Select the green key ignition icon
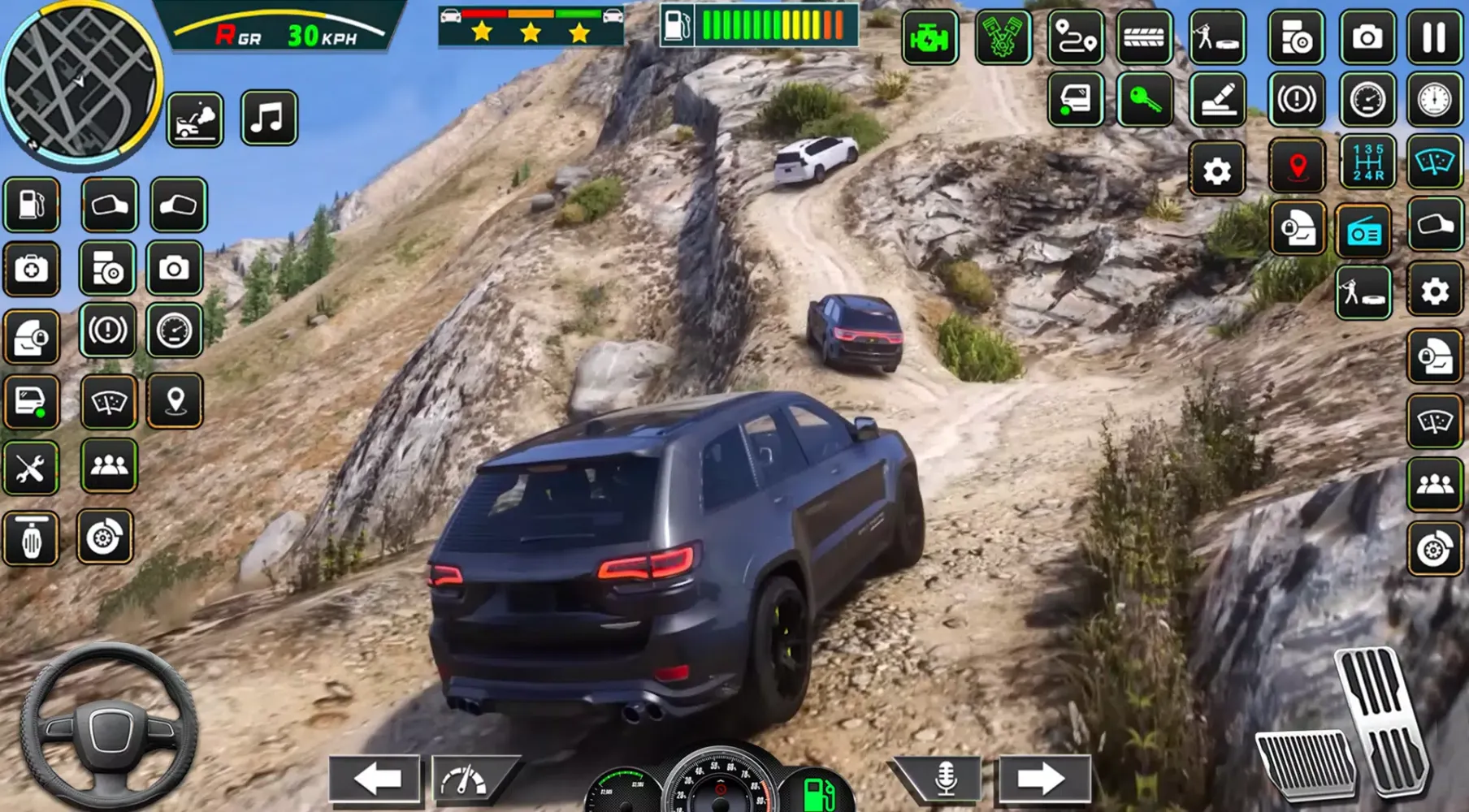Viewport: 1469px width, 812px height. tap(1144, 100)
